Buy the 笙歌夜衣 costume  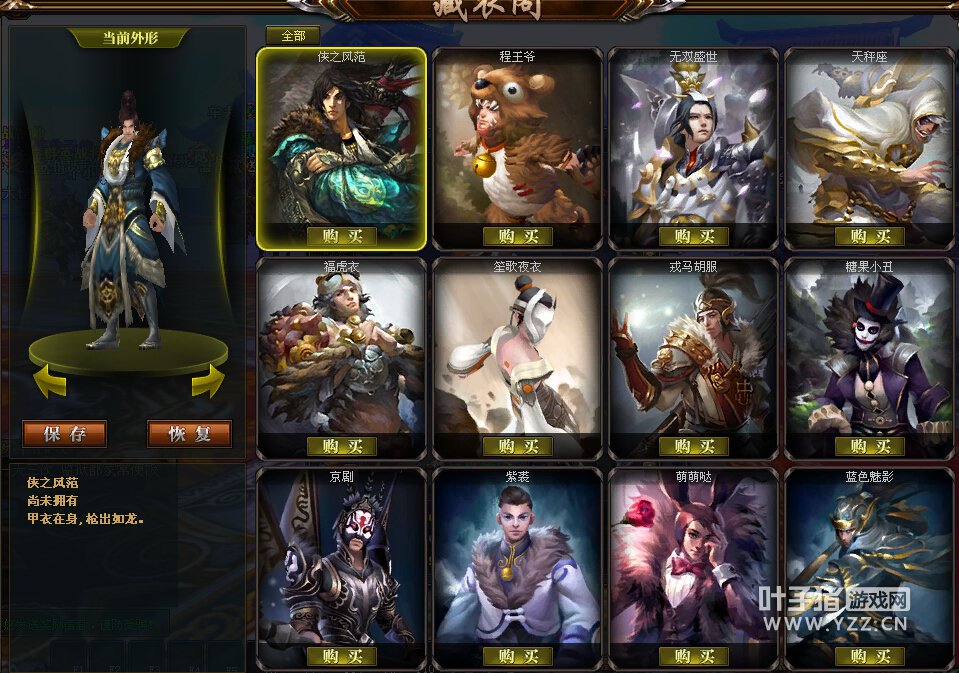(518, 446)
